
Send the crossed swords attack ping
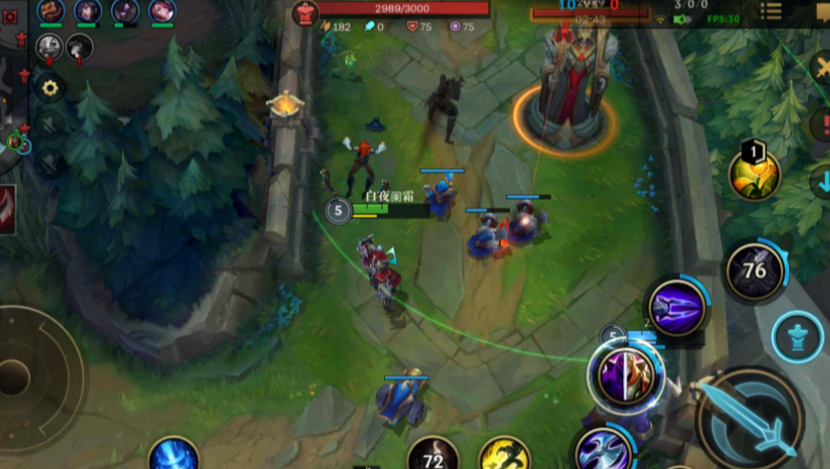coord(822,68)
